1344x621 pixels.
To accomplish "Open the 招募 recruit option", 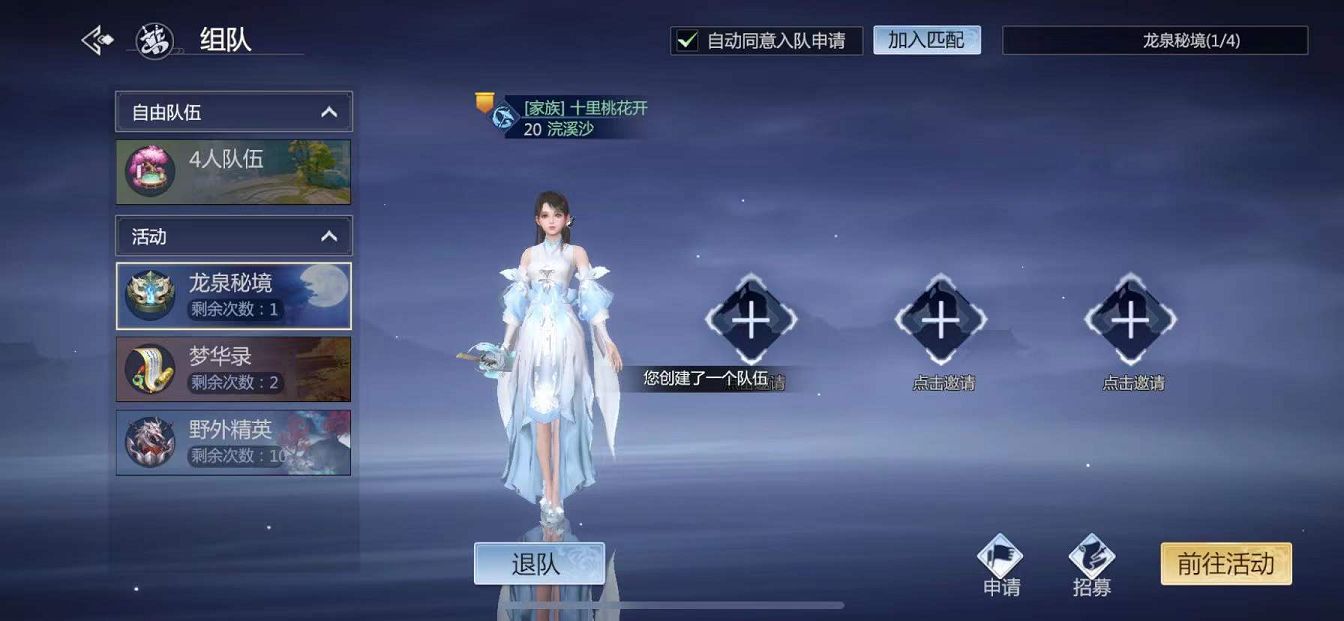I will [x=1091, y=565].
